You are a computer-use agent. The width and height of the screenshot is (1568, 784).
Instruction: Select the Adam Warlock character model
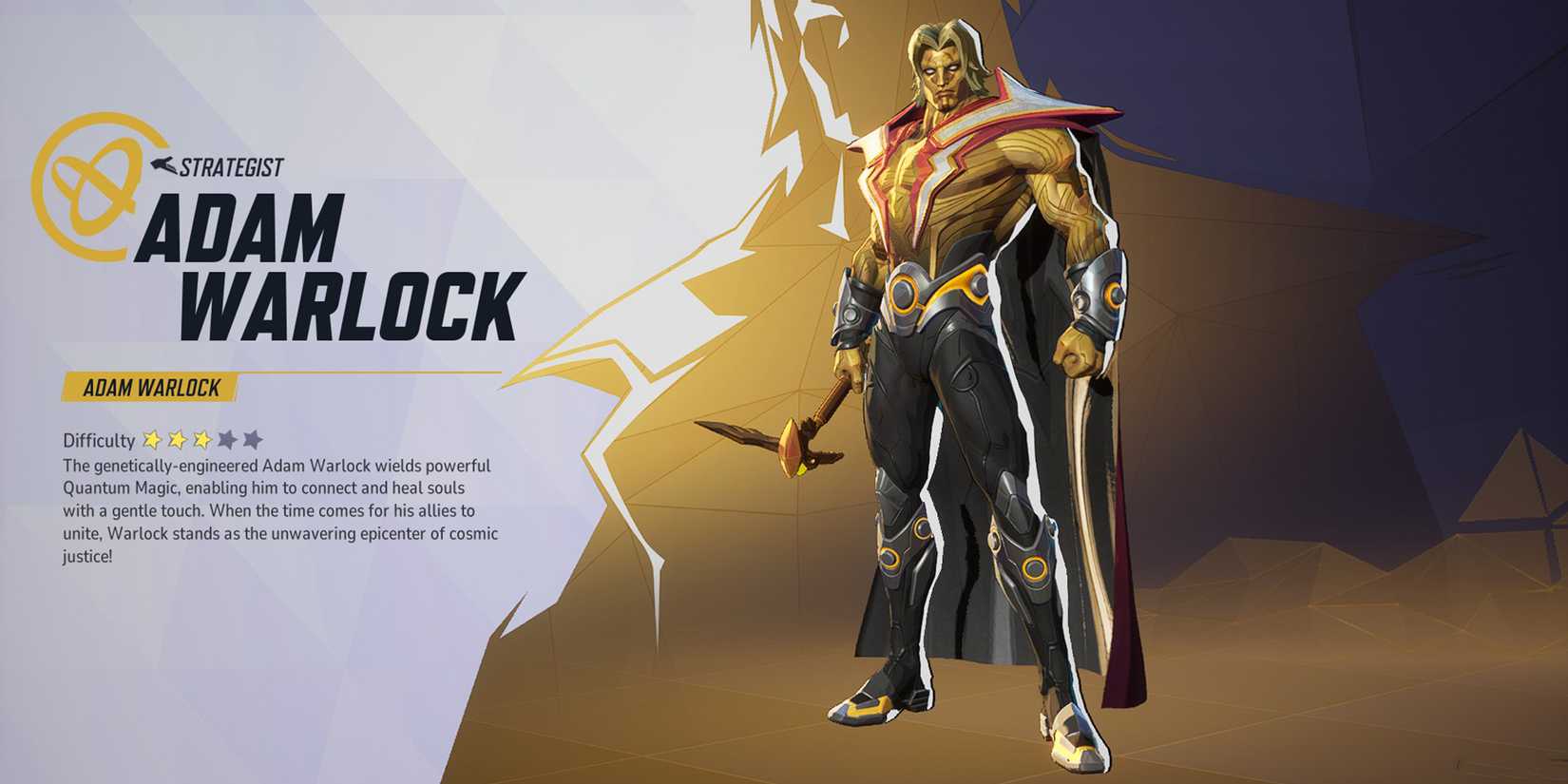(x=969, y=380)
